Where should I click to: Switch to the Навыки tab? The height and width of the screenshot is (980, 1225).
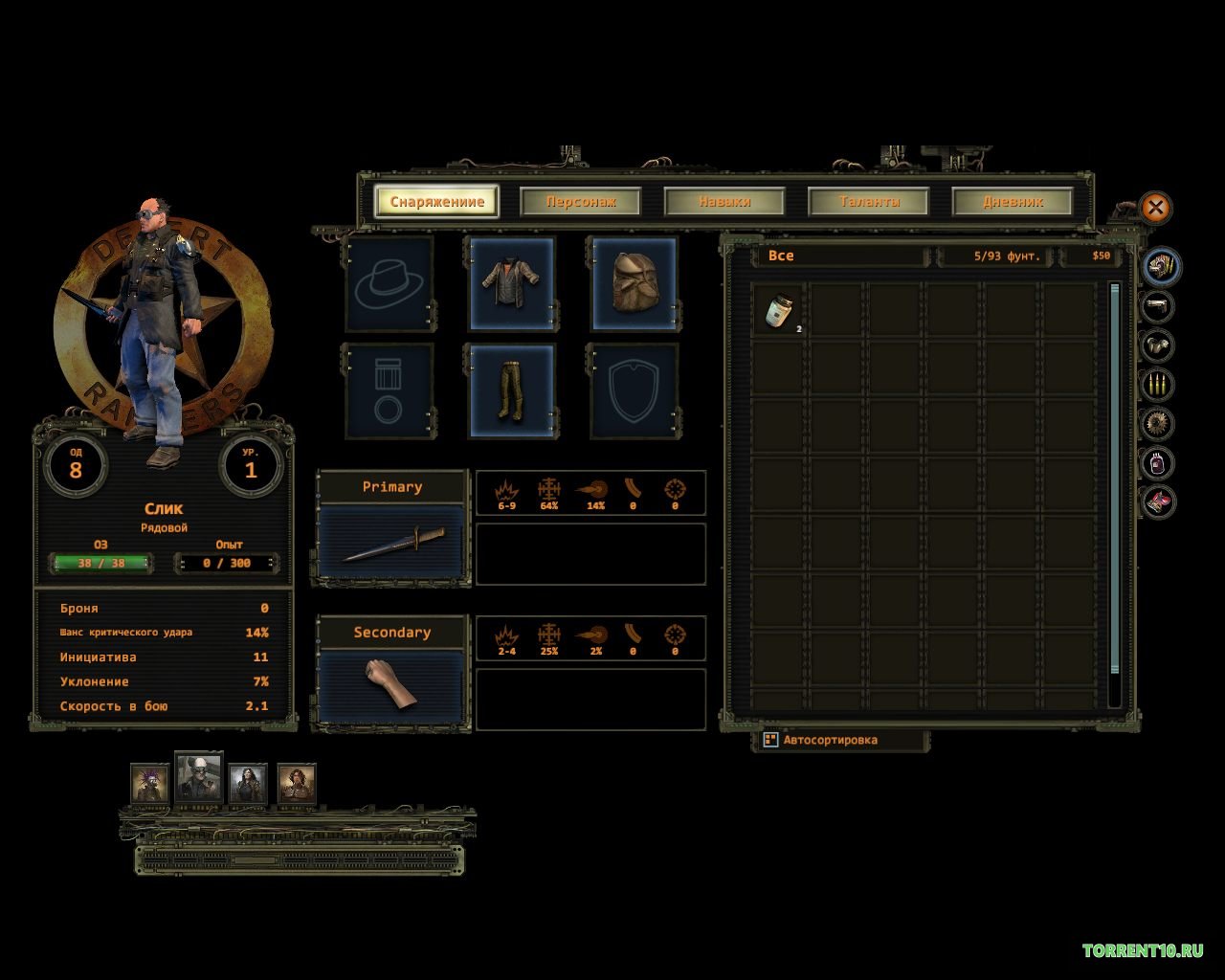click(724, 202)
